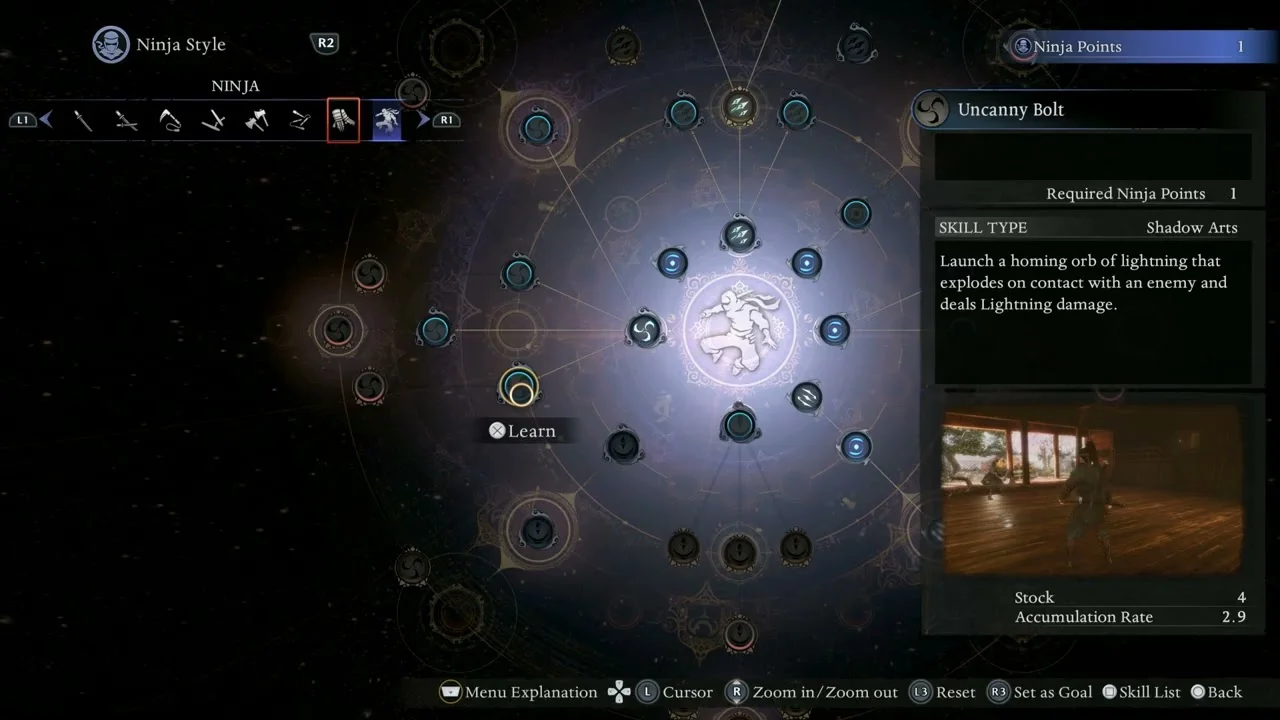The height and width of the screenshot is (720, 1280).
Task: Go back using the Back option
Action: coord(1216,692)
